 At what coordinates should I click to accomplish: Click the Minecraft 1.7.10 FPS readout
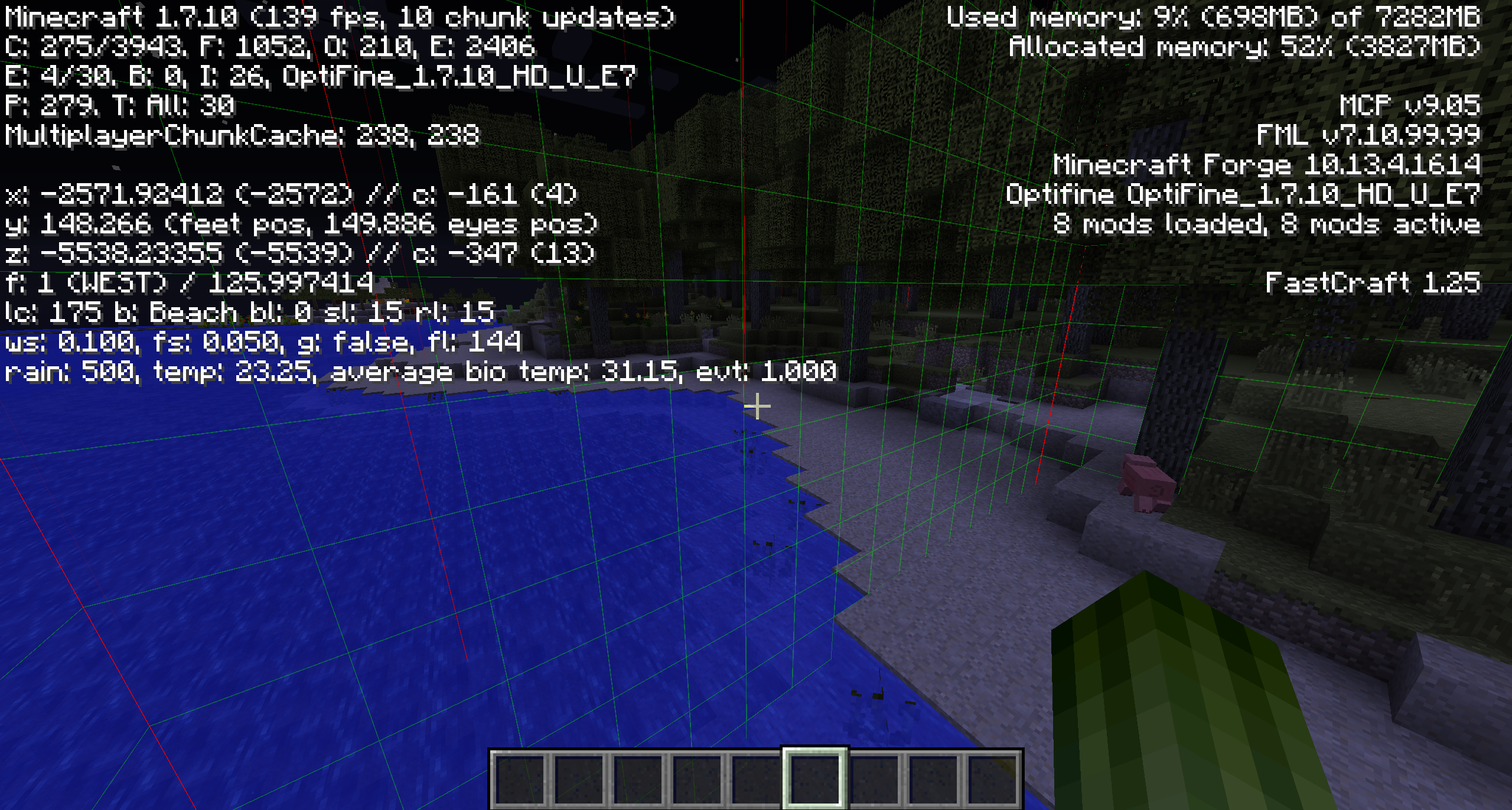click(x=337, y=18)
